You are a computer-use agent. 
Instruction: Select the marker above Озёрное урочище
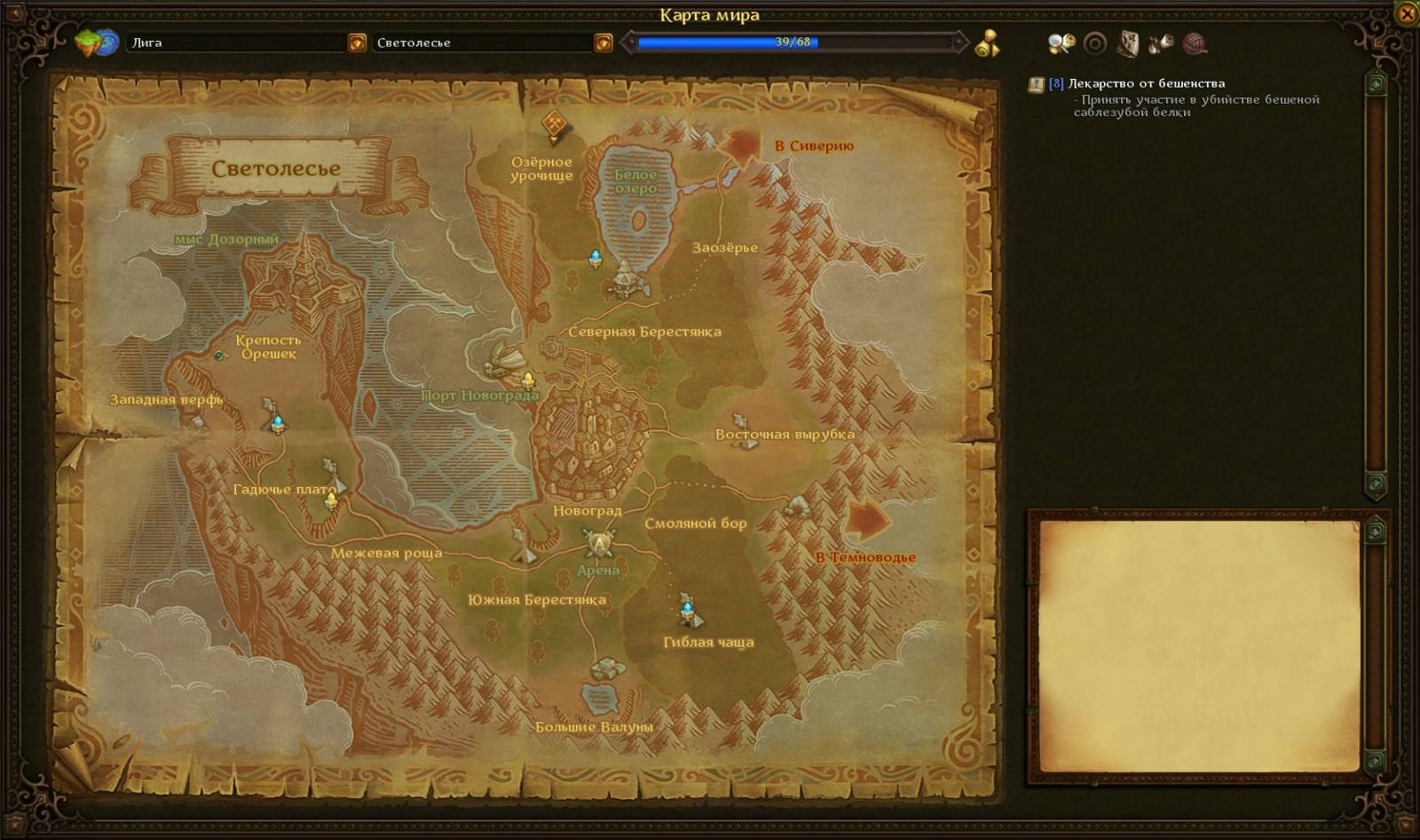[555, 124]
